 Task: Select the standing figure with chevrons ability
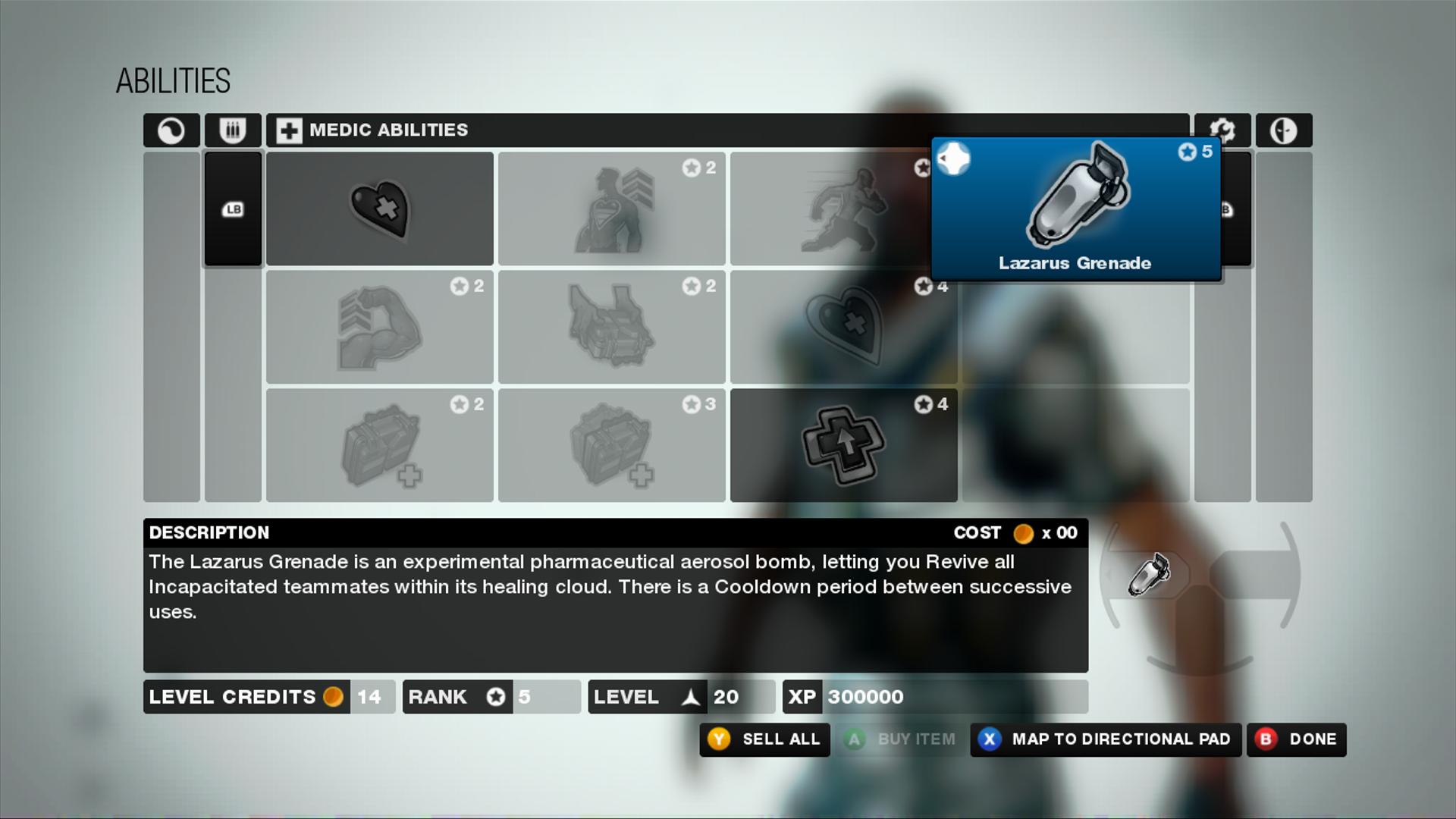[611, 209]
